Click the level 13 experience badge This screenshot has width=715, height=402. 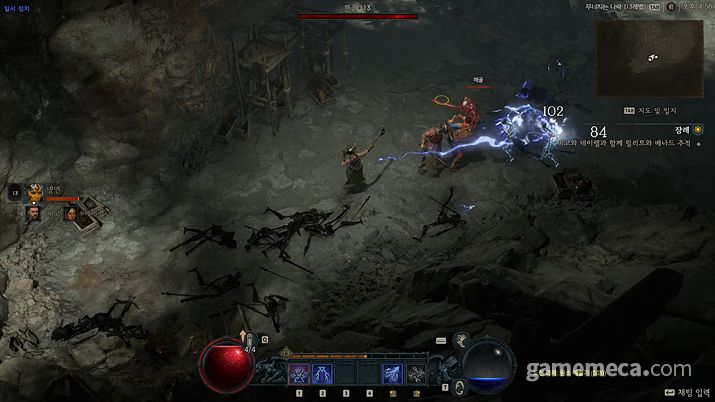(287, 353)
